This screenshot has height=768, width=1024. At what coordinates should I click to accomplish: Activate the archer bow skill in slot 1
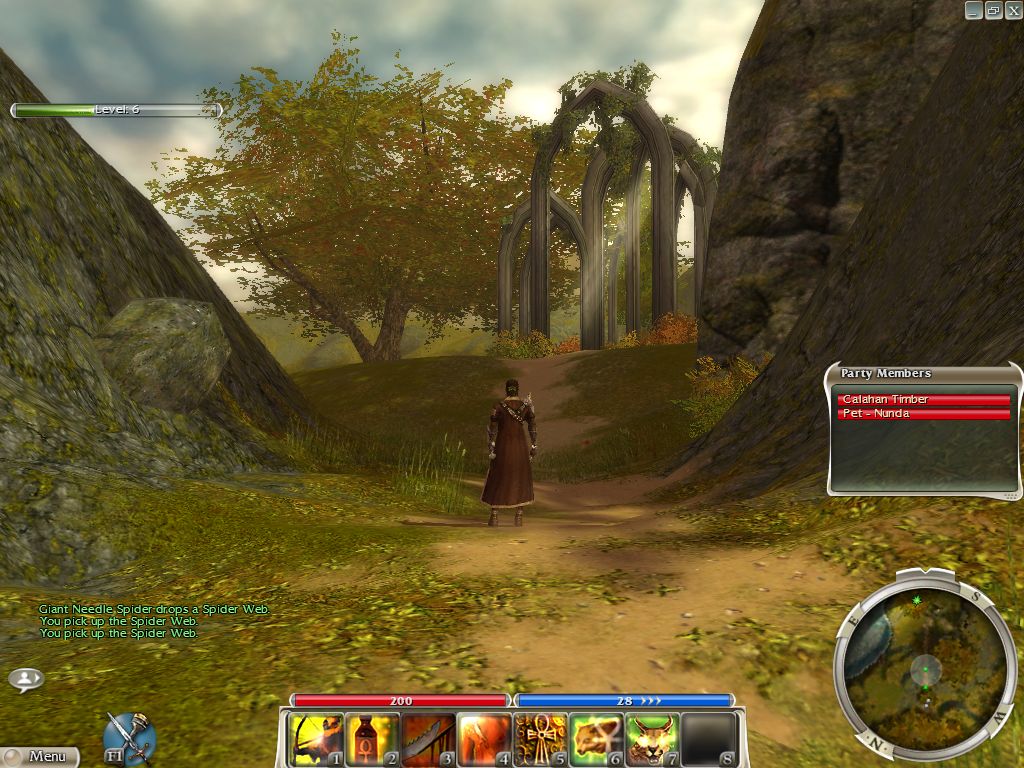point(316,739)
